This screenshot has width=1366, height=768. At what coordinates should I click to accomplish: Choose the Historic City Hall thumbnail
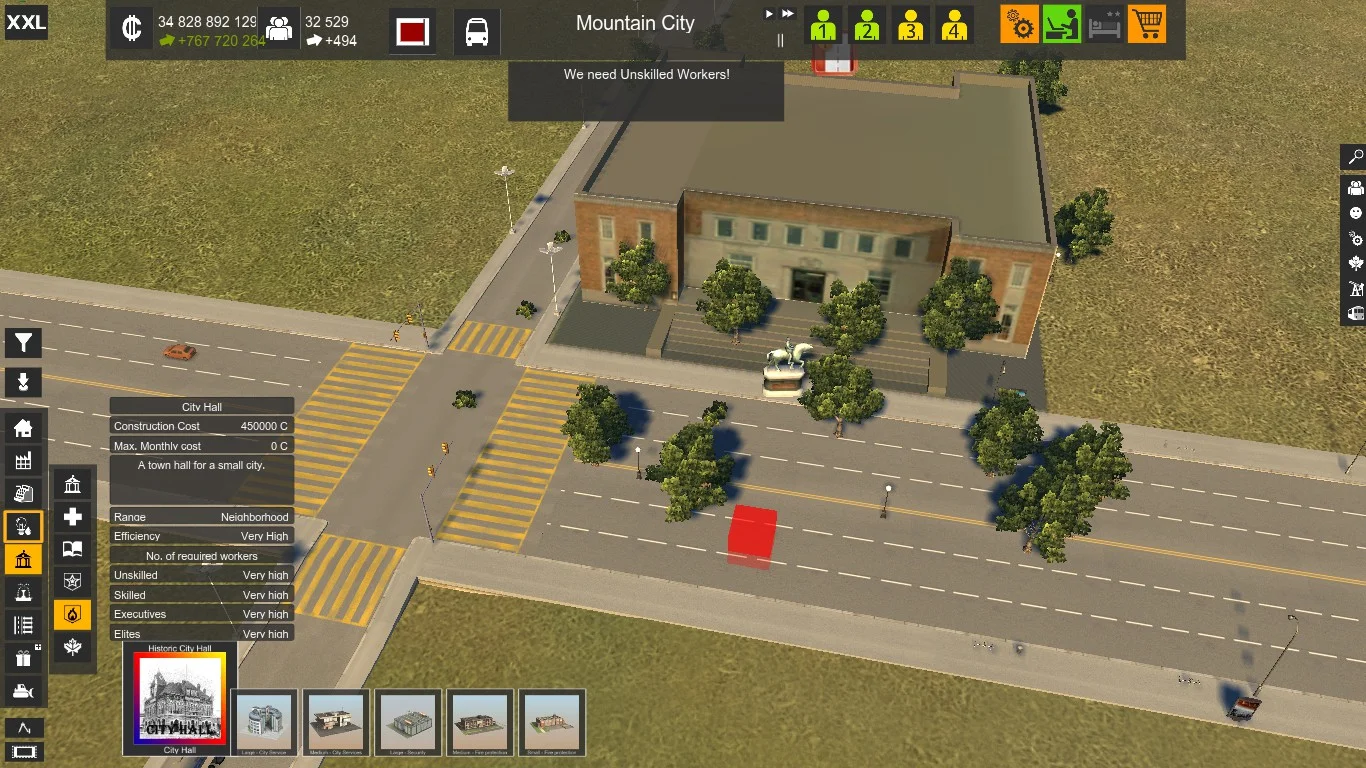pyautogui.click(x=180, y=699)
